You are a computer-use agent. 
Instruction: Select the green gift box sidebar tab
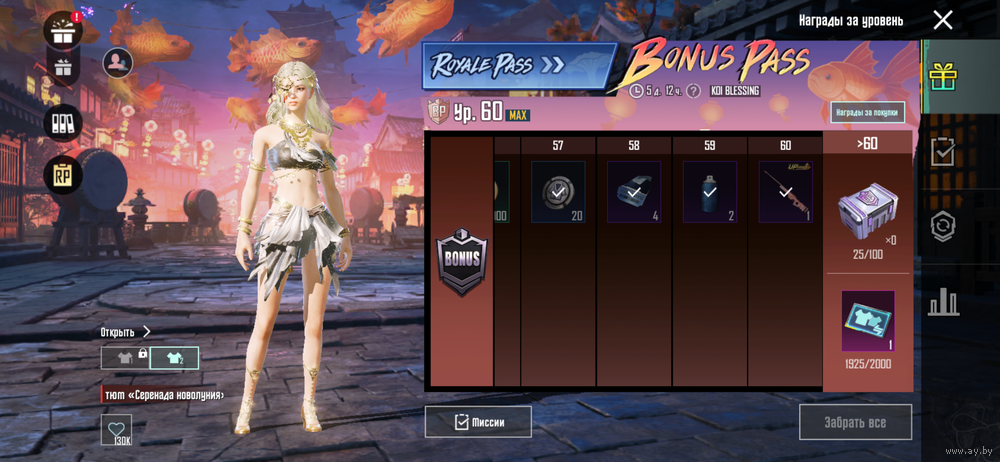(x=942, y=75)
